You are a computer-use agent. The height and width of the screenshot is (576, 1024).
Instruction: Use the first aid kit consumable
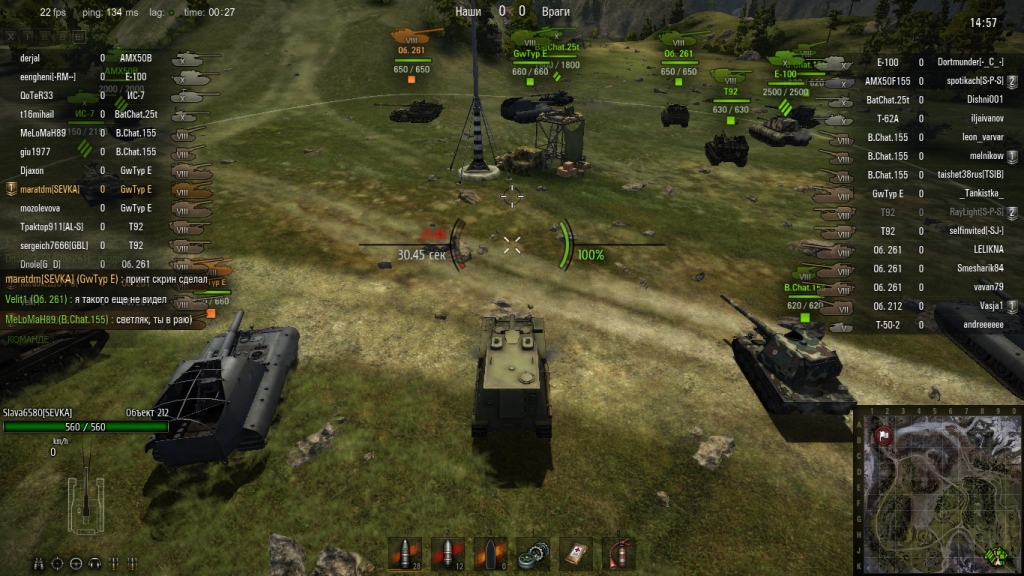(x=575, y=553)
